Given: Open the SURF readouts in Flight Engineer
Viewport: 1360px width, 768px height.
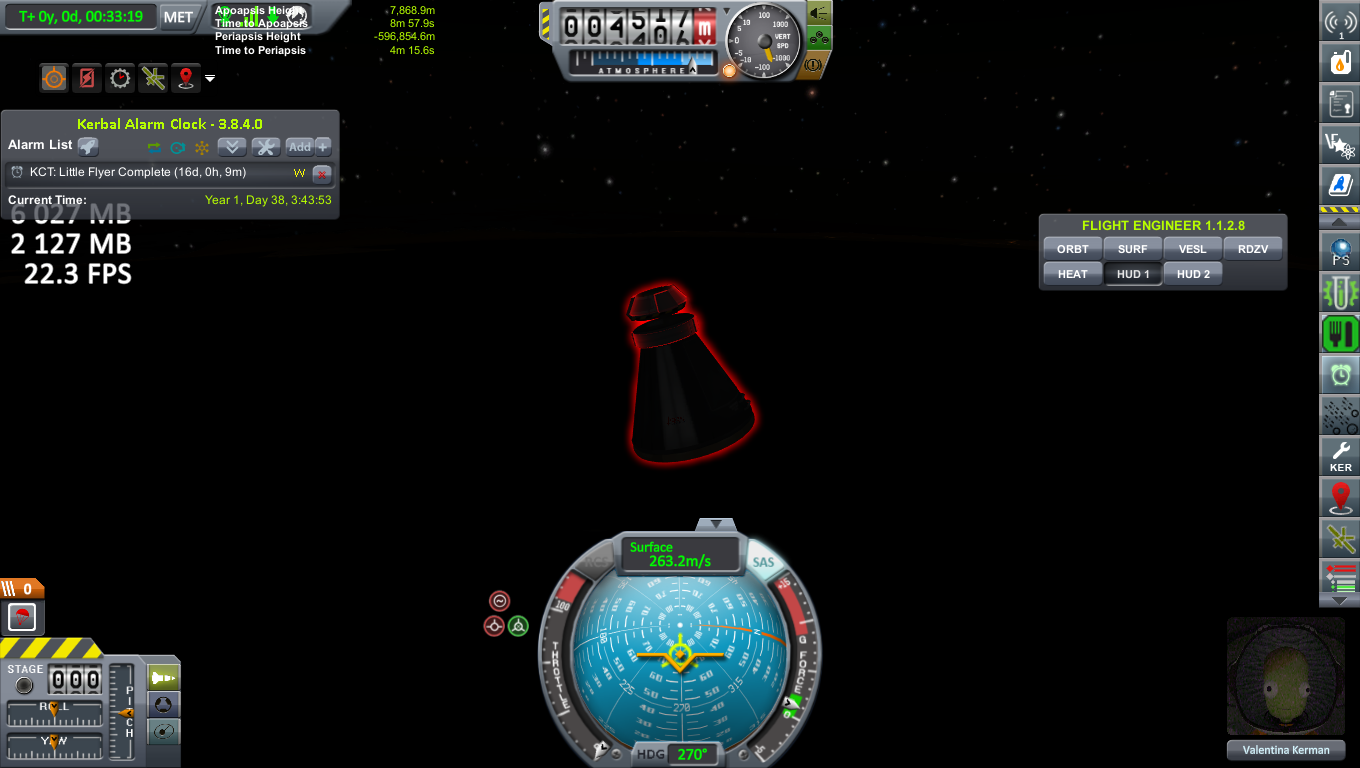Looking at the screenshot, I should pyautogui.click(x=1133, y=249).
